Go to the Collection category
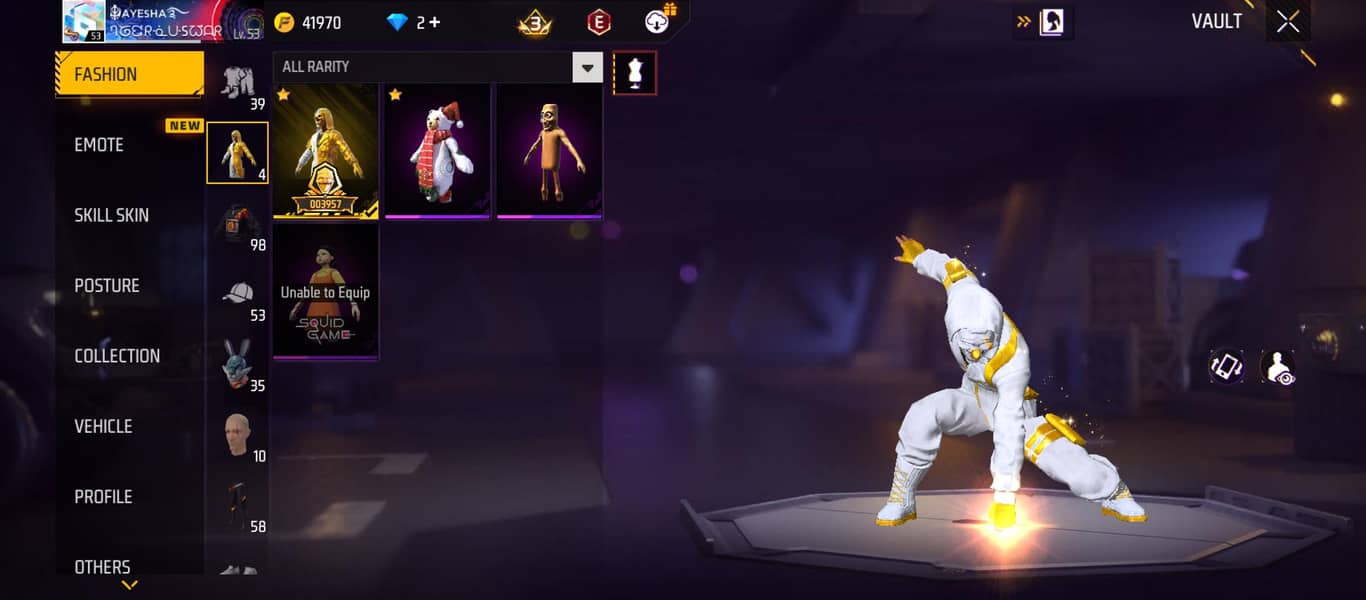This screenshot has height=600, width=1366. point(117,356)
